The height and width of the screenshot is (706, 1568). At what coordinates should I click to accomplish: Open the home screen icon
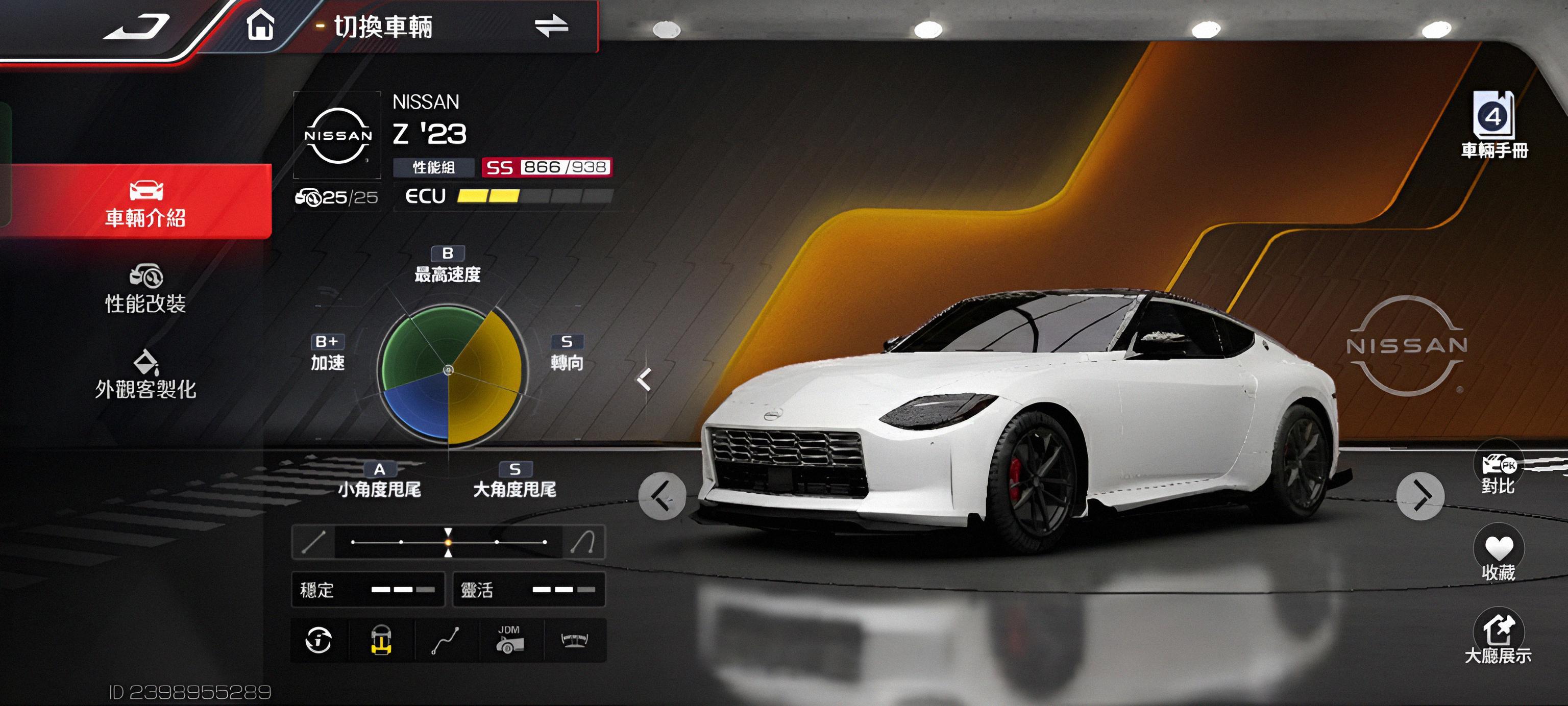[260, 27]
